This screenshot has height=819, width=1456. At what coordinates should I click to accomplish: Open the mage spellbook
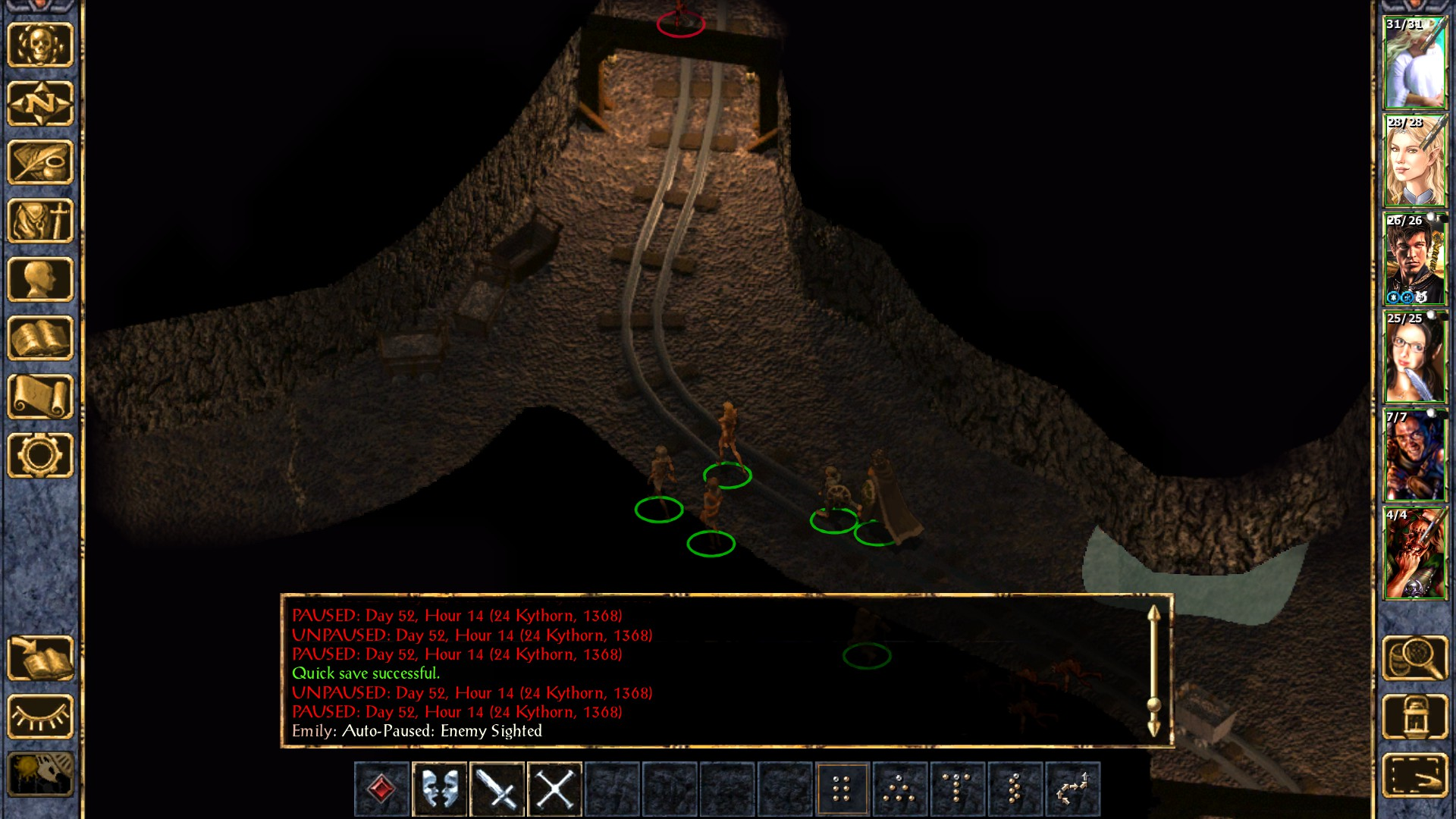coord(40,338)
